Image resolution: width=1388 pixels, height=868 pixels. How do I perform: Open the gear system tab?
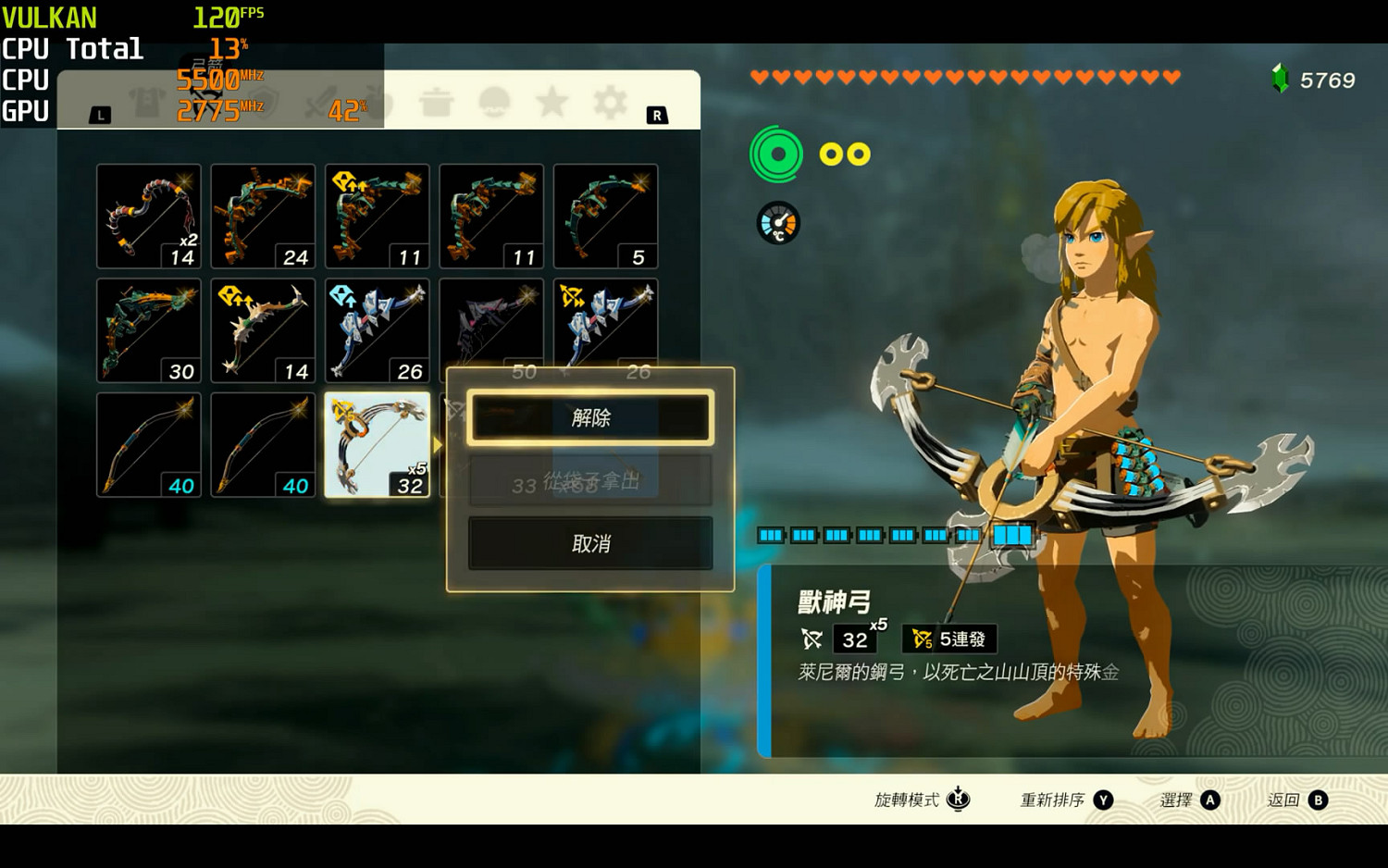tap(610, 102)
